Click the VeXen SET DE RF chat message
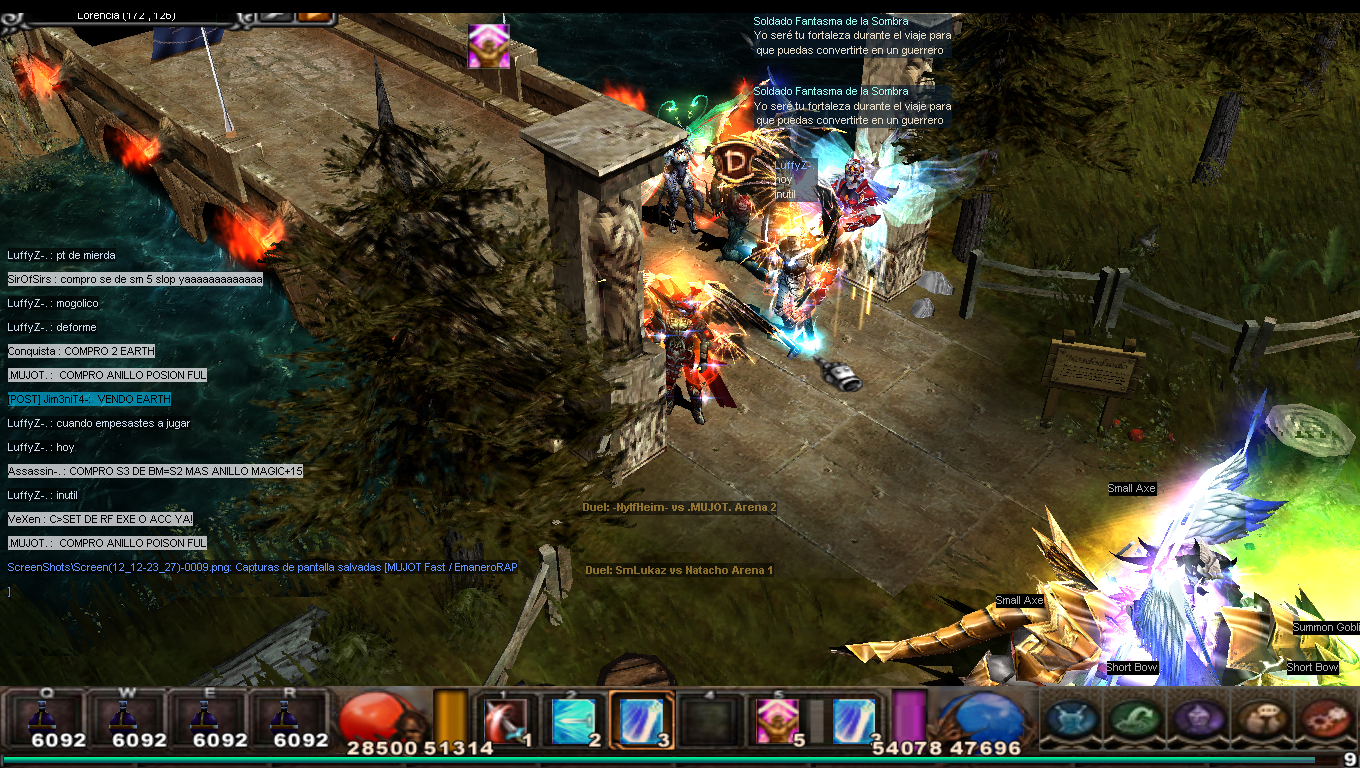Screen dimensions: 1360x768 point(100,519)
